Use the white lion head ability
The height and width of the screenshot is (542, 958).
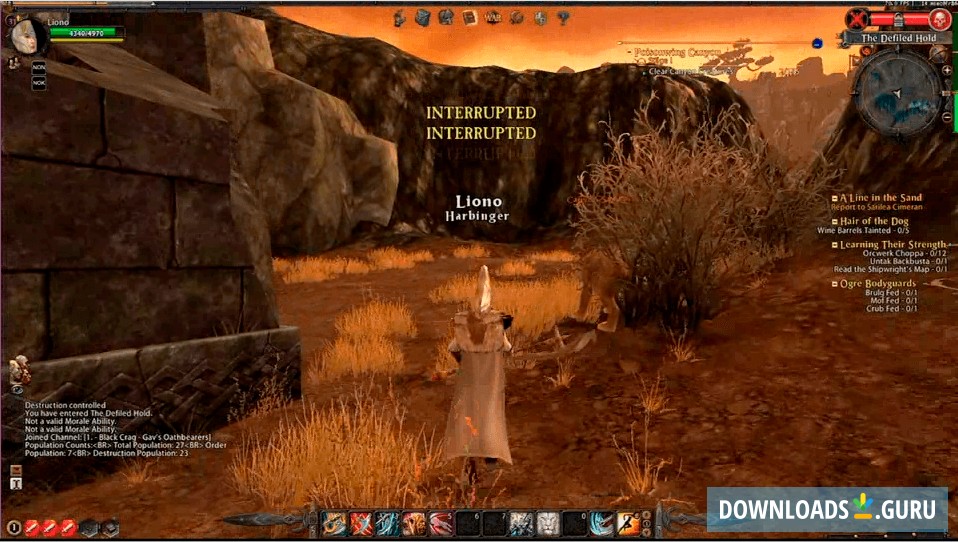click(549, 523)
